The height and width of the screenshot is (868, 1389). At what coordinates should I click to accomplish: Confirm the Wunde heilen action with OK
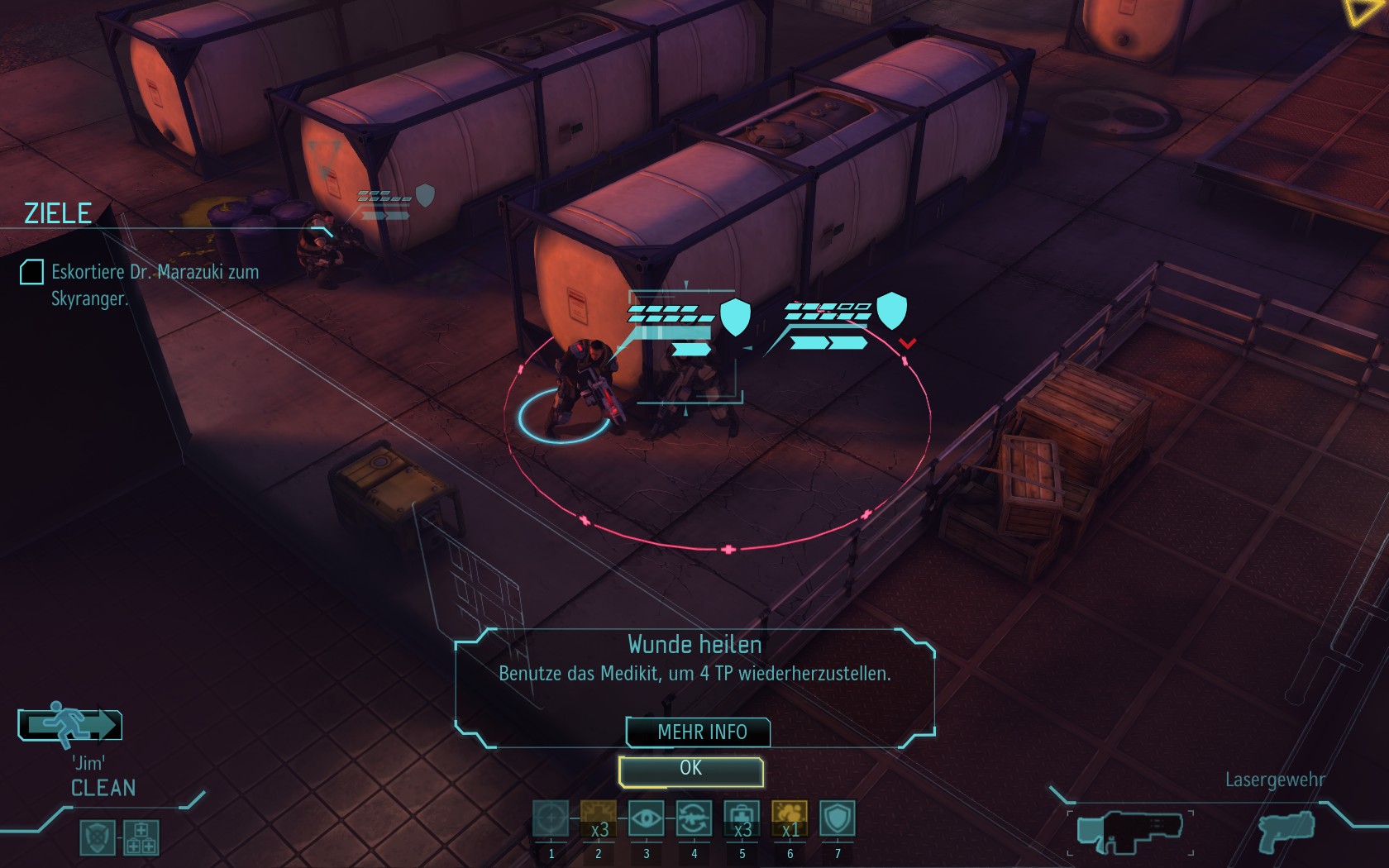point(690,770)
